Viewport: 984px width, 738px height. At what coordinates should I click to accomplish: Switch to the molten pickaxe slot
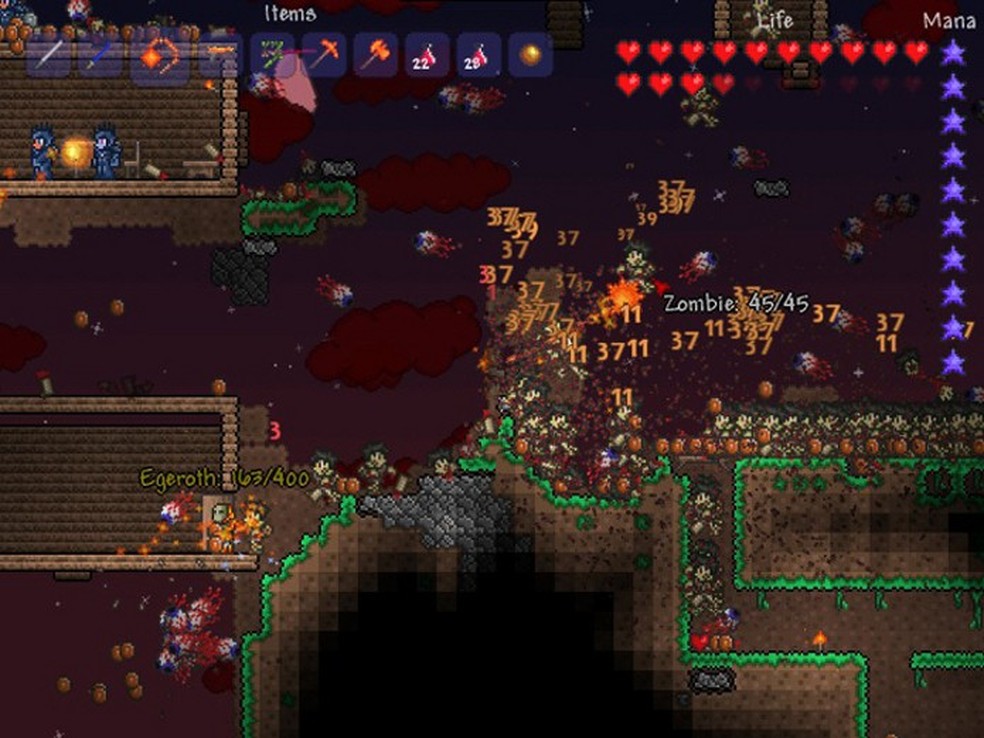pyautogui.click(x=324, y=55)
